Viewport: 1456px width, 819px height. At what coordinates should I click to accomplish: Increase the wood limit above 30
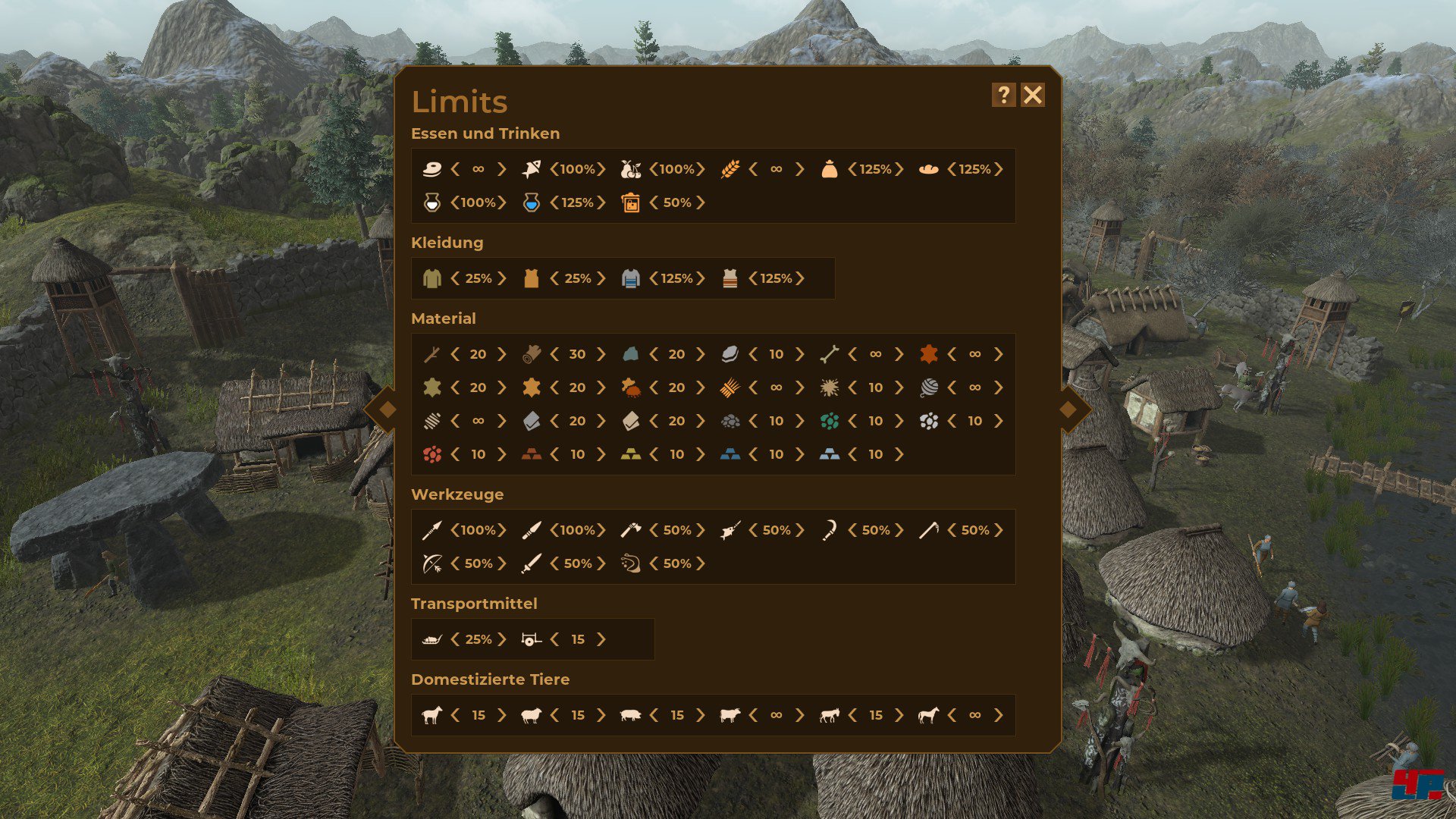point(600,353)
